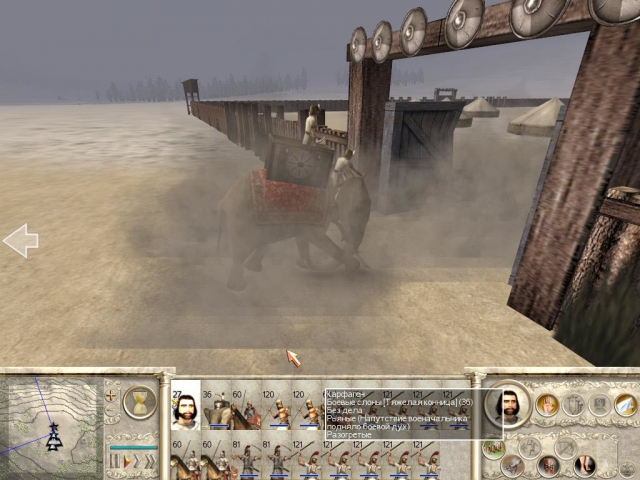Click the white flag withdraw button

625,404
